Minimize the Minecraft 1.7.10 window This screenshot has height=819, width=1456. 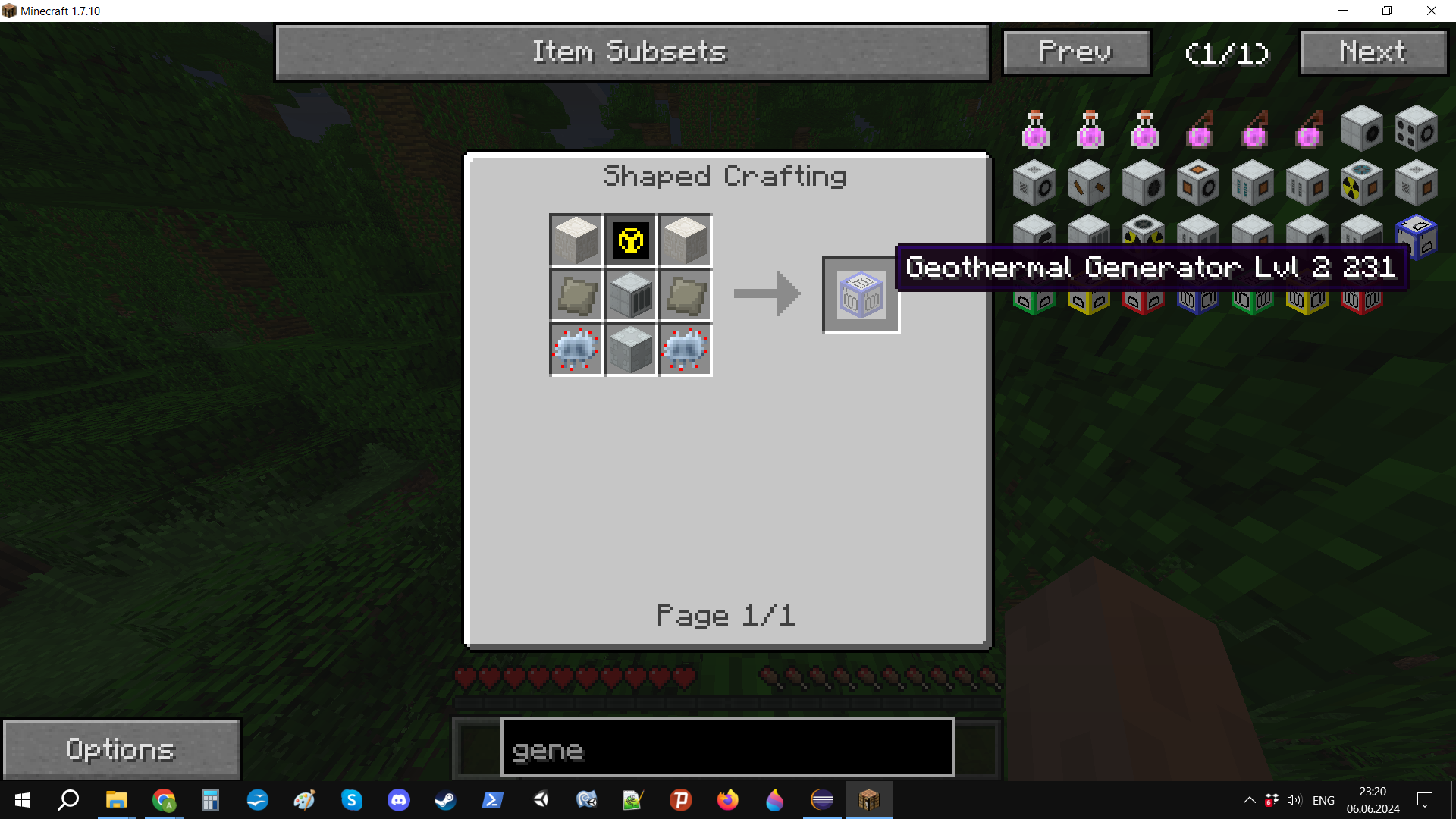pyautogui.click(x=1343, y=11)
